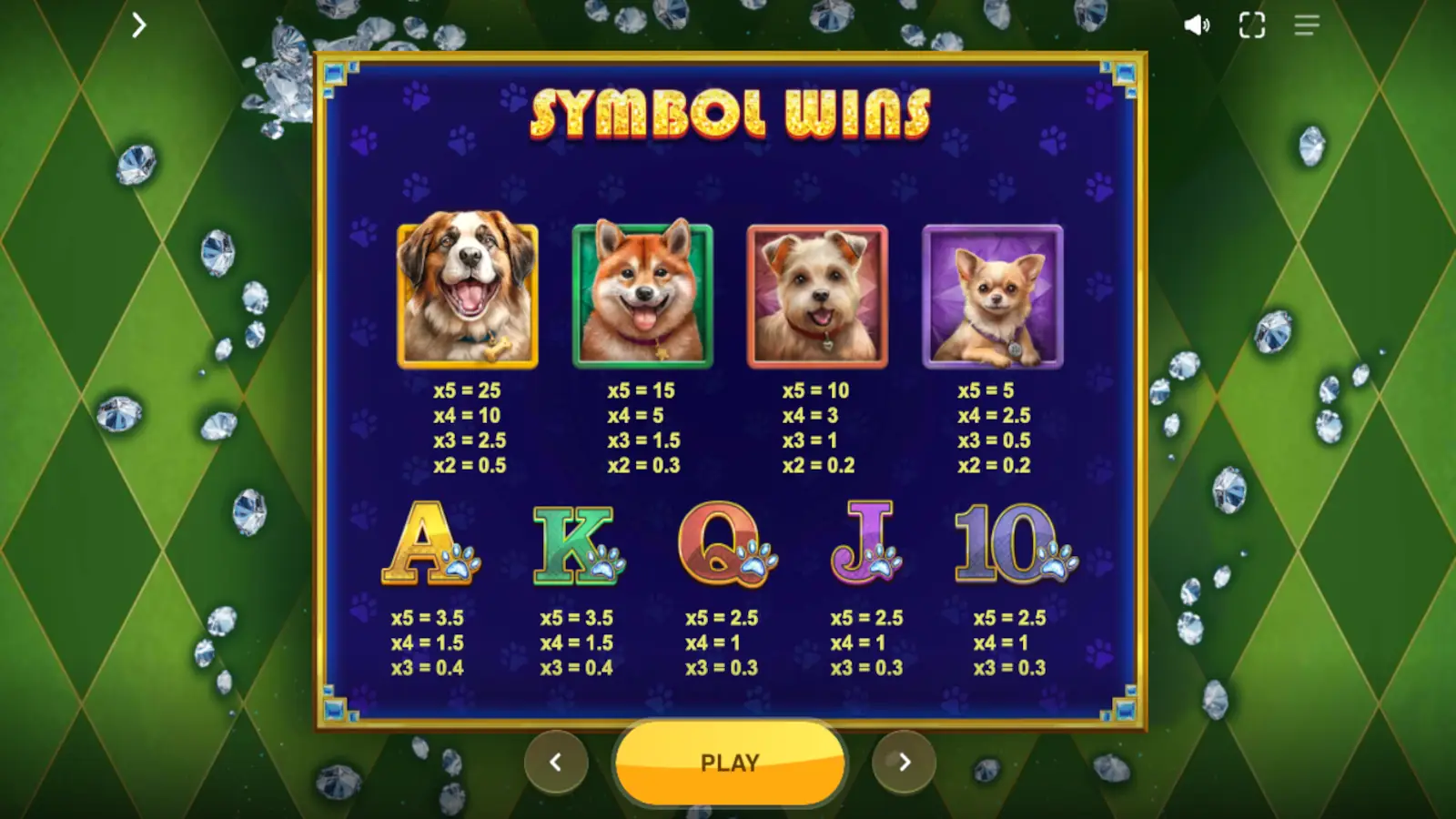Expand the left side panel arrow
This screenshot has width=1456, height=819.
tap(138, 25)
